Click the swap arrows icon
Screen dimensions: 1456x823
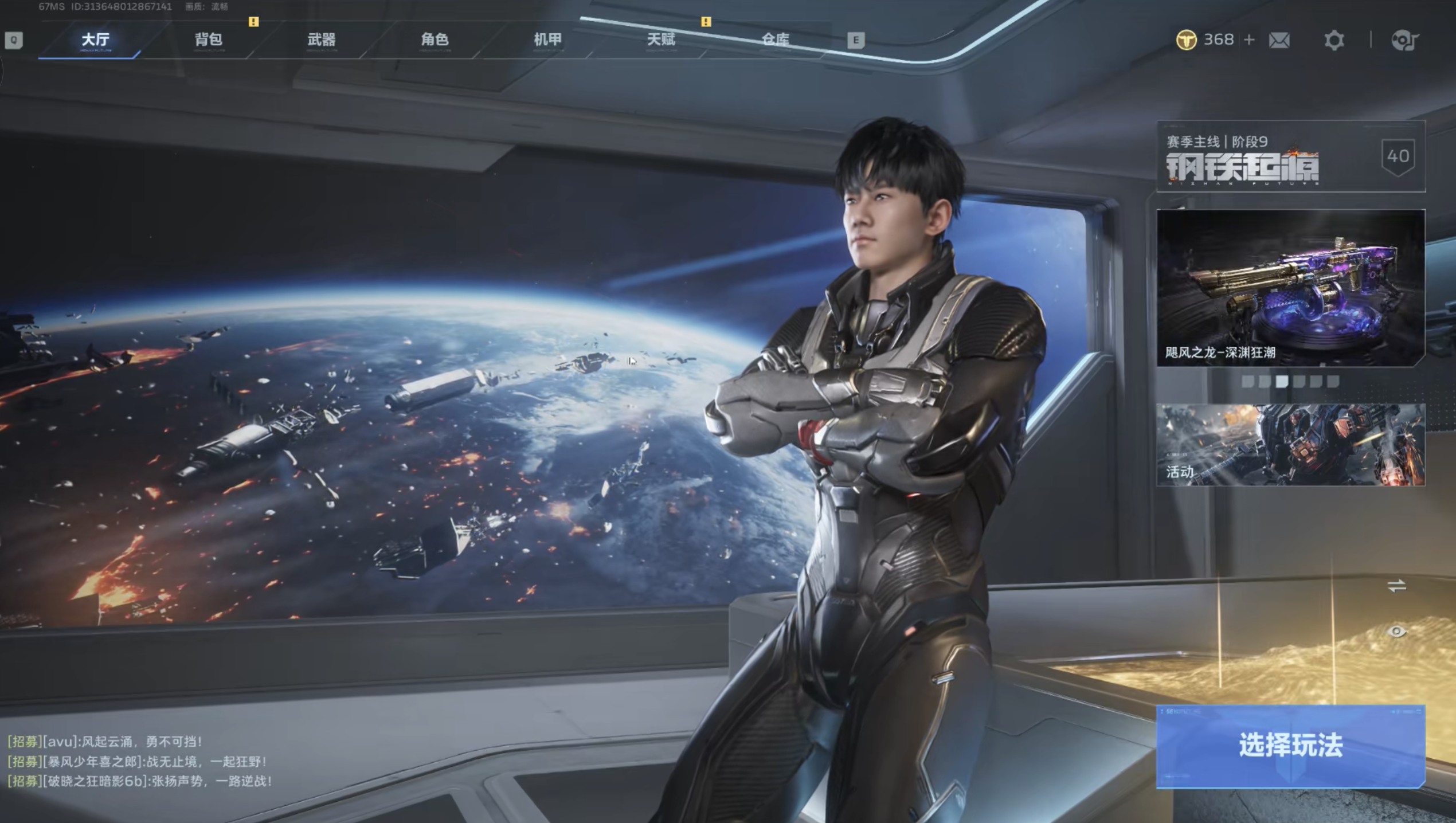pyautogui.click(x=1396, y=586)
